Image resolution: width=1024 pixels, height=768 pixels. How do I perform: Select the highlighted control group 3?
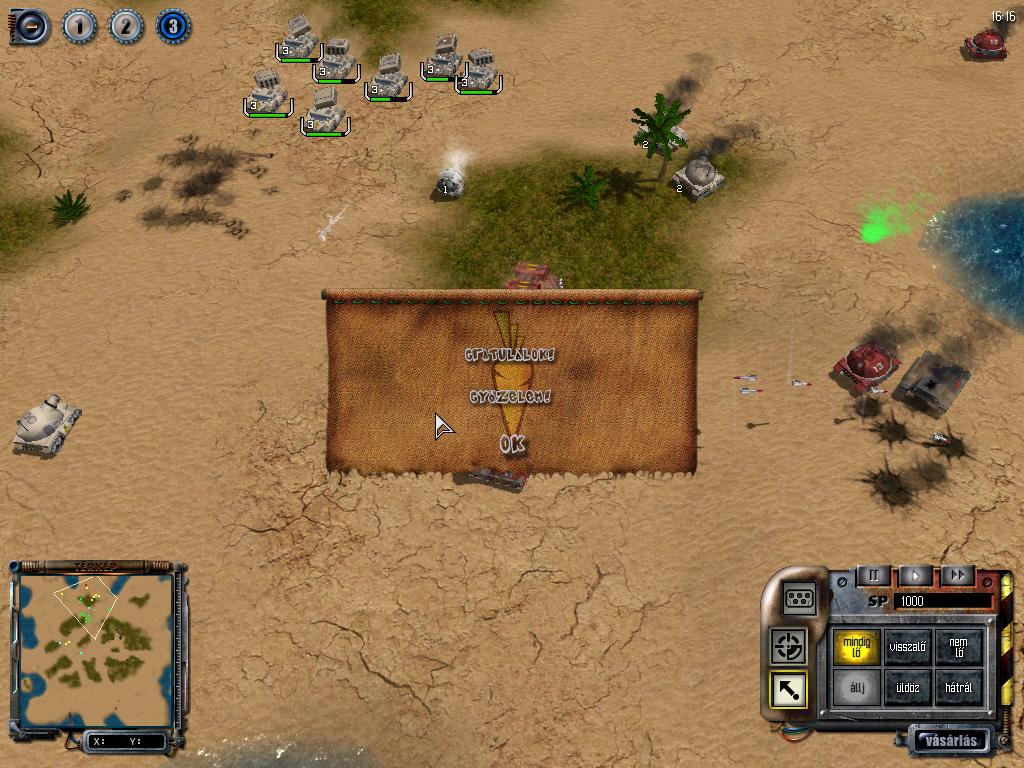(173, 26)
